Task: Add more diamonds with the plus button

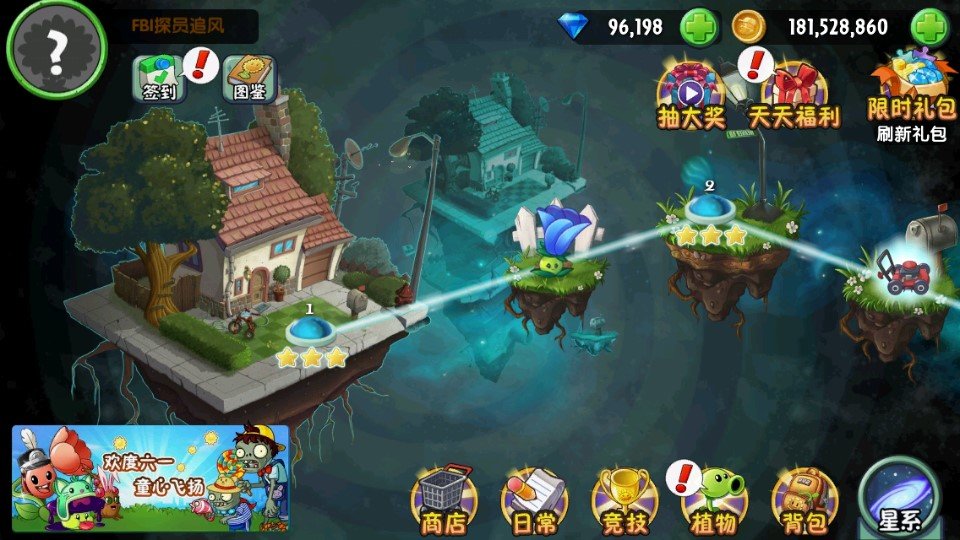Action: (699, 27)
